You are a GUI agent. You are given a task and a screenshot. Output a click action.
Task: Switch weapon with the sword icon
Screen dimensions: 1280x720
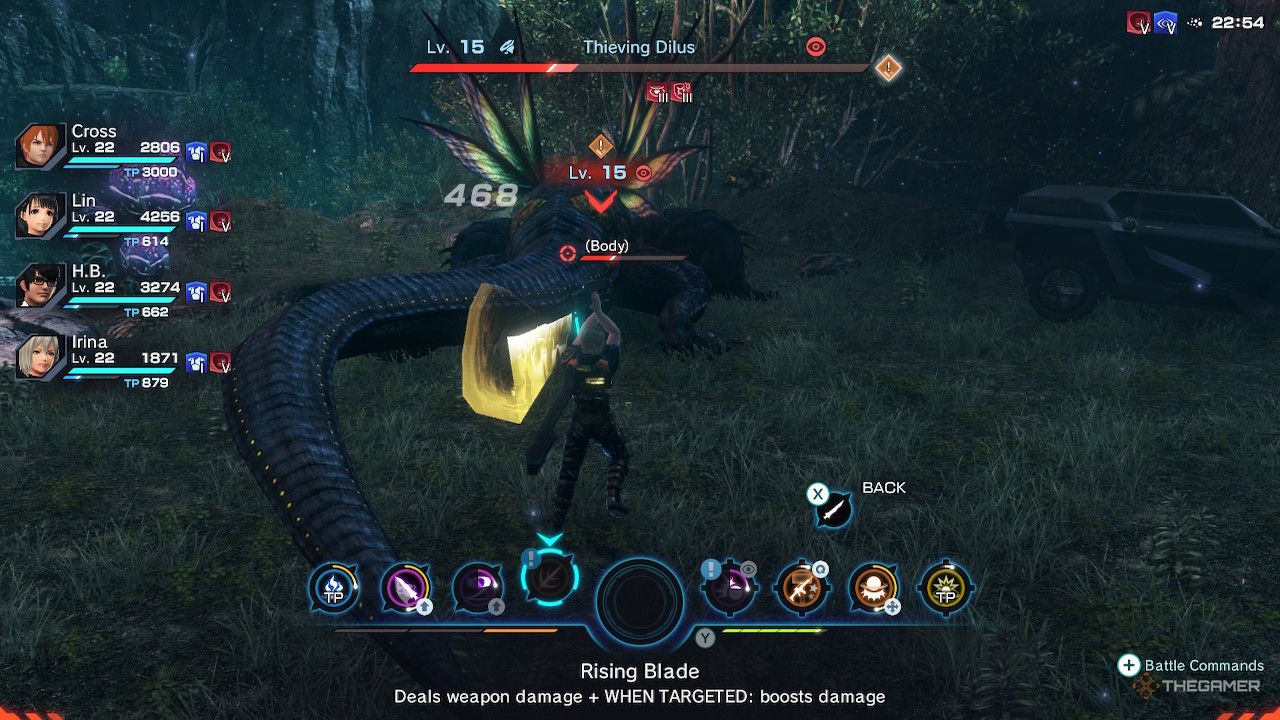(x=832, y=510)
